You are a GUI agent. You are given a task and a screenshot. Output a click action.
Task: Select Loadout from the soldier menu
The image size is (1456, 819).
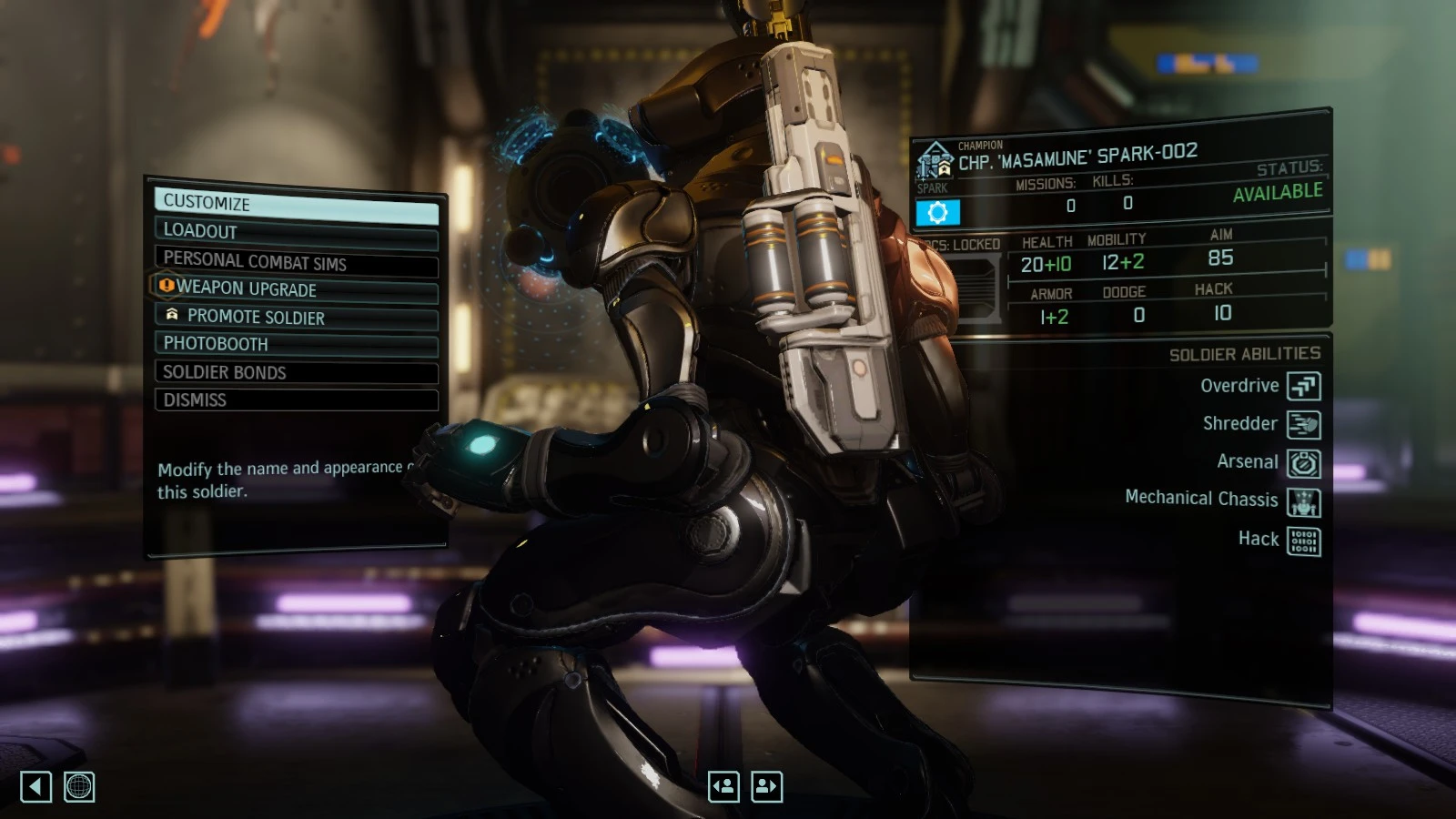coord(296,230)
